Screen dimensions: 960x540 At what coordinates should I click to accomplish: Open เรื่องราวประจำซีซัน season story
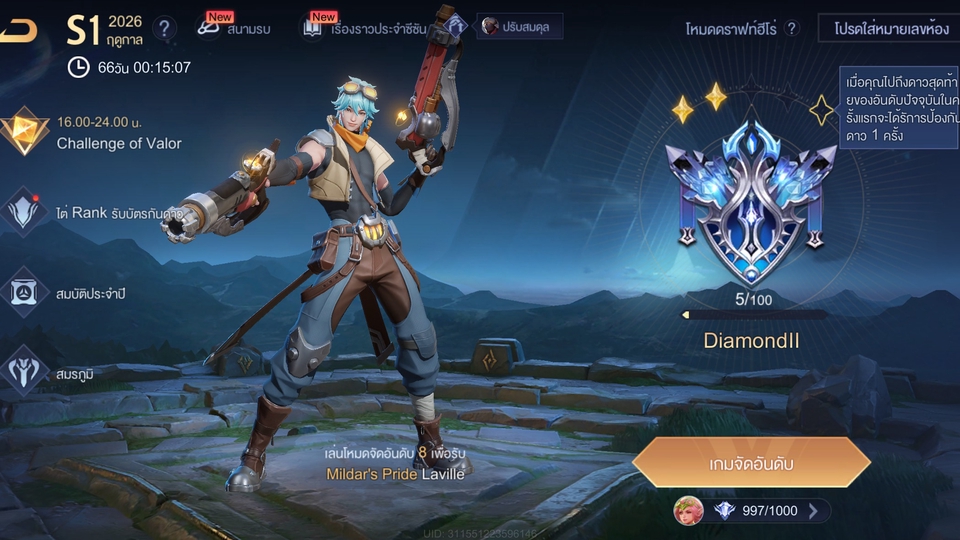(365, 28)
